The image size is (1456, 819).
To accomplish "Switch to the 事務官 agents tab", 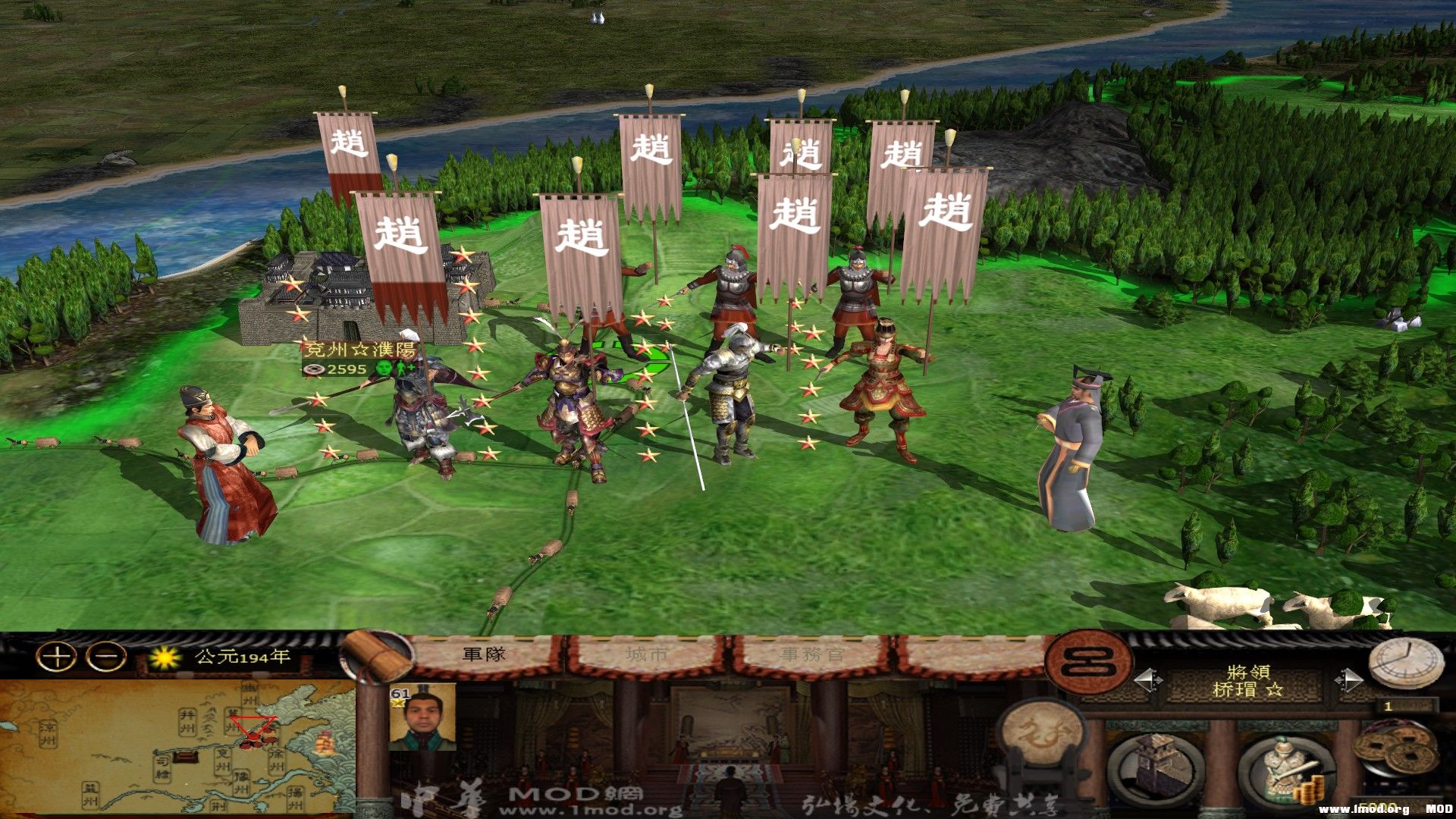I will [x=811, y=655].
